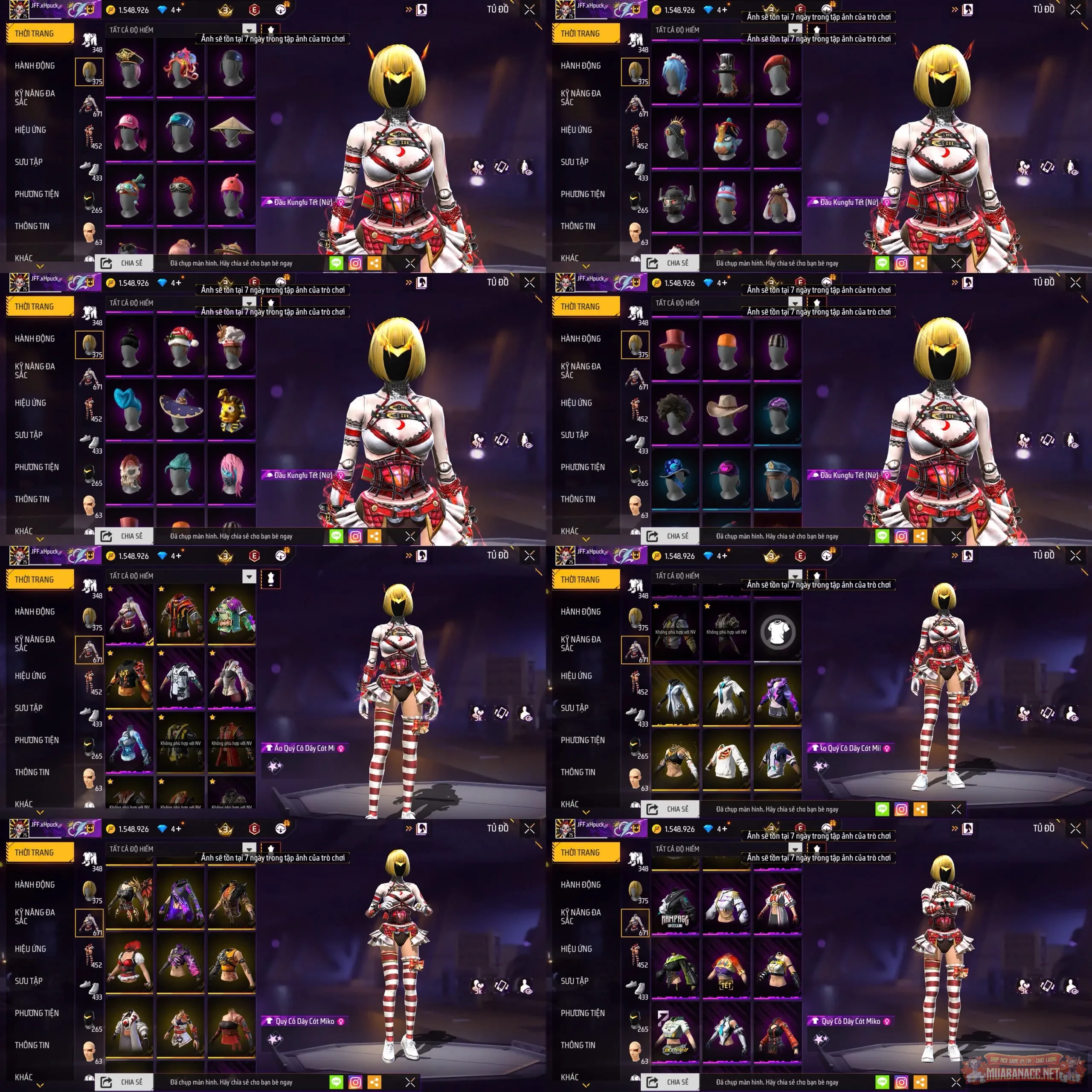Screen dimensions: 1092x1092
Task: Share the screenshot via the Instagram icon
Action: click(x=355, y=263)
